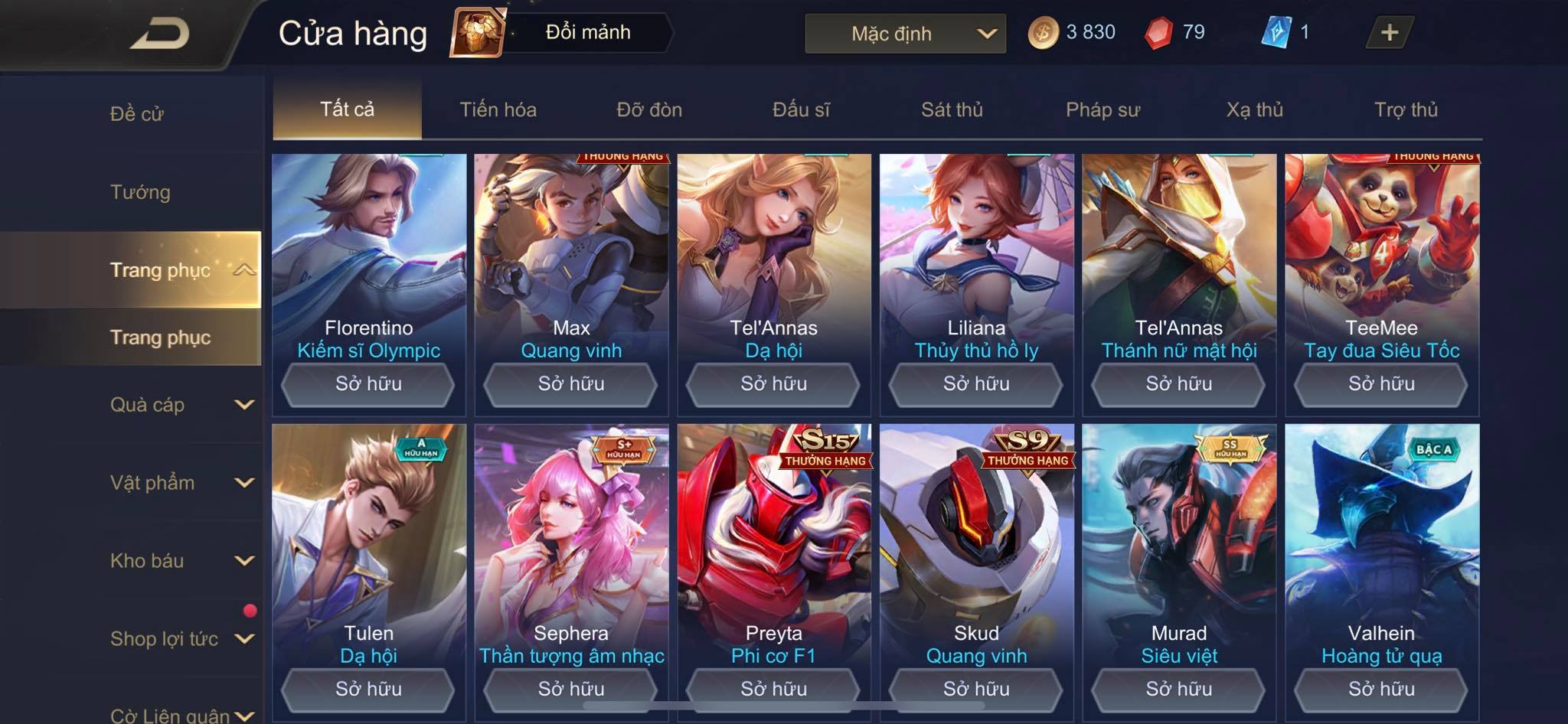Go back using the return arrow

coord(159,34)
